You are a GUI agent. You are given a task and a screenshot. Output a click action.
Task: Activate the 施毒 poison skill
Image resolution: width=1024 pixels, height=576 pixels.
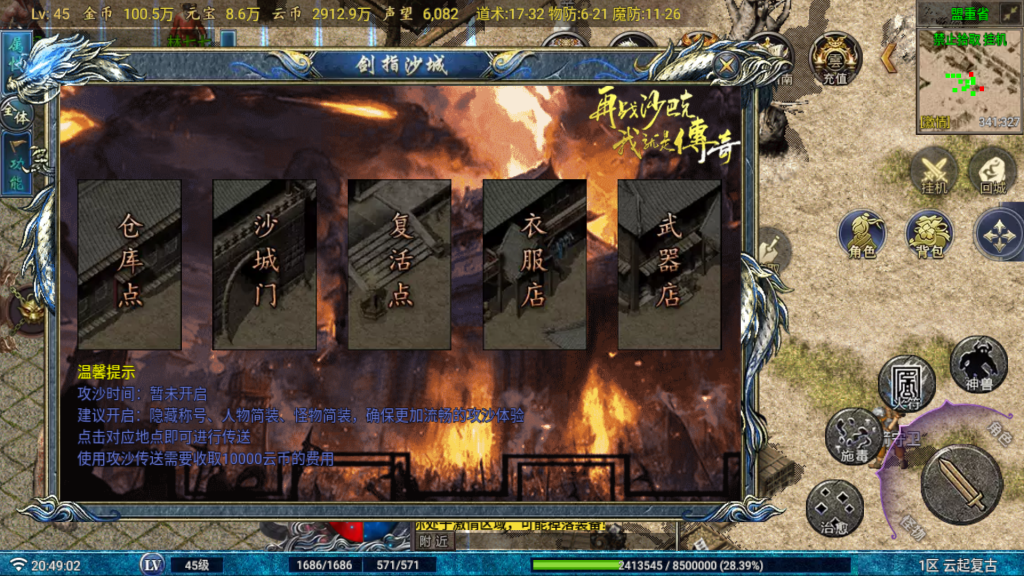point(853,435)
